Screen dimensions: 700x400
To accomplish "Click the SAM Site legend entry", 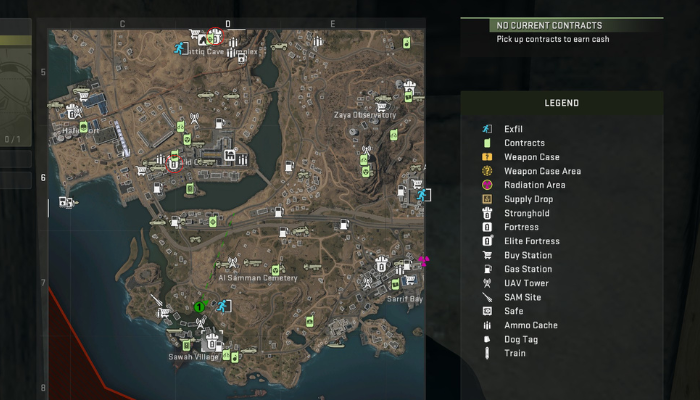I will point(522,297).
